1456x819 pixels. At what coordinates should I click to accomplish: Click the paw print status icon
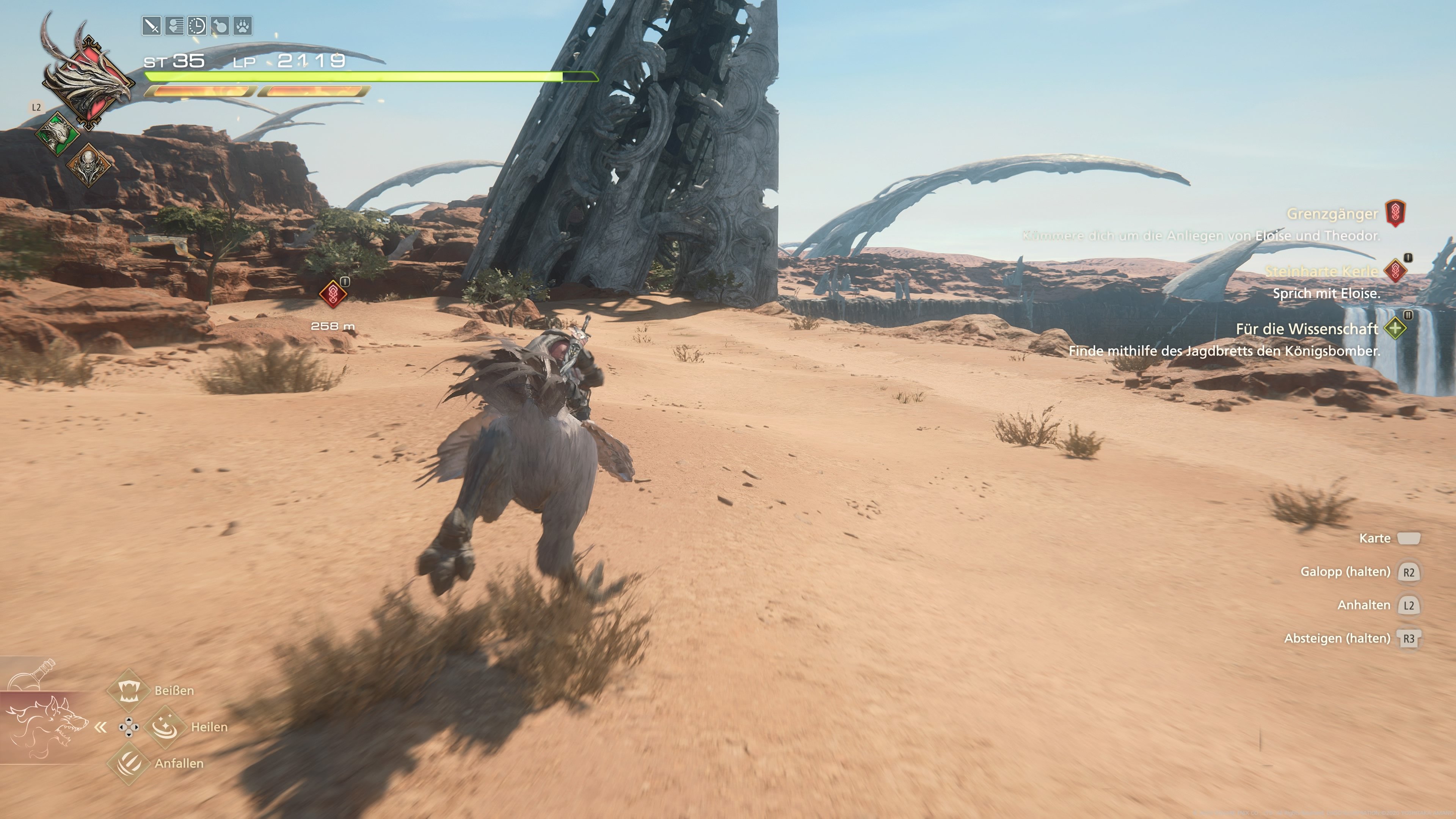click(243, 26)
